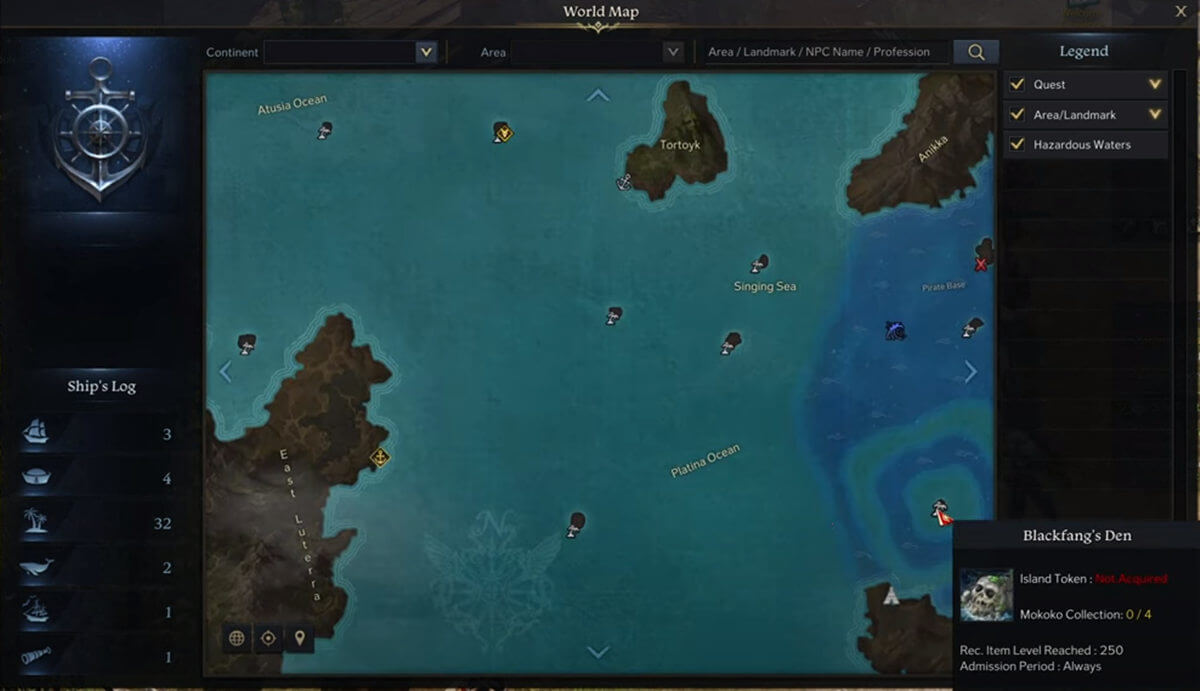
Task: Pan the map east with the right arrow
Action: pos(971,372)
